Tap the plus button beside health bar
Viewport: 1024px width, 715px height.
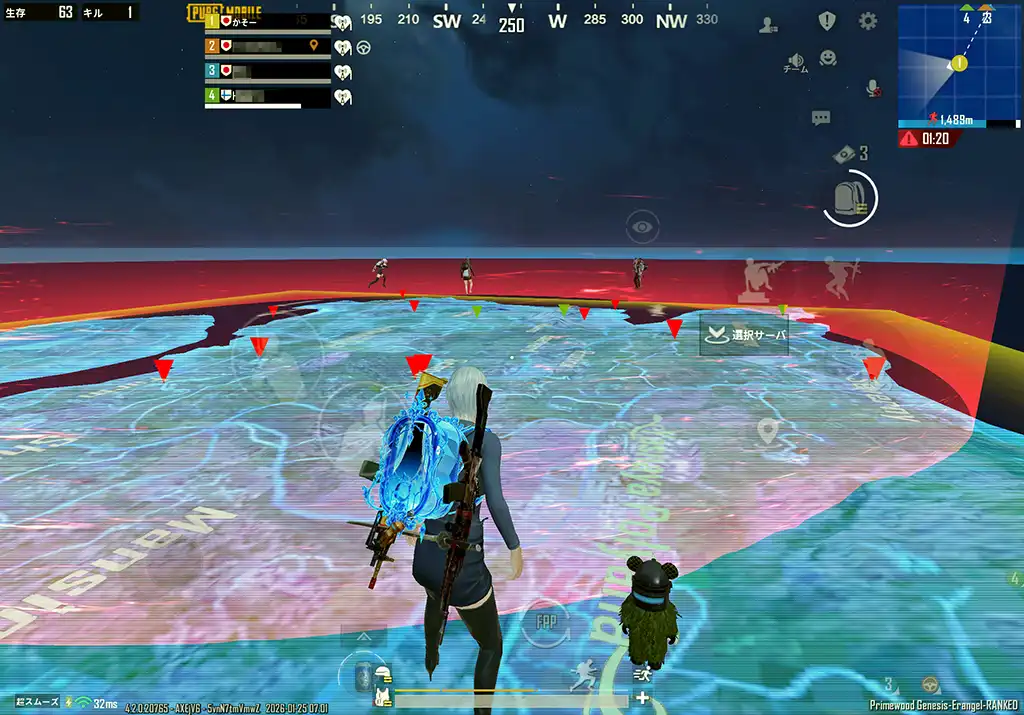(642, 698)
